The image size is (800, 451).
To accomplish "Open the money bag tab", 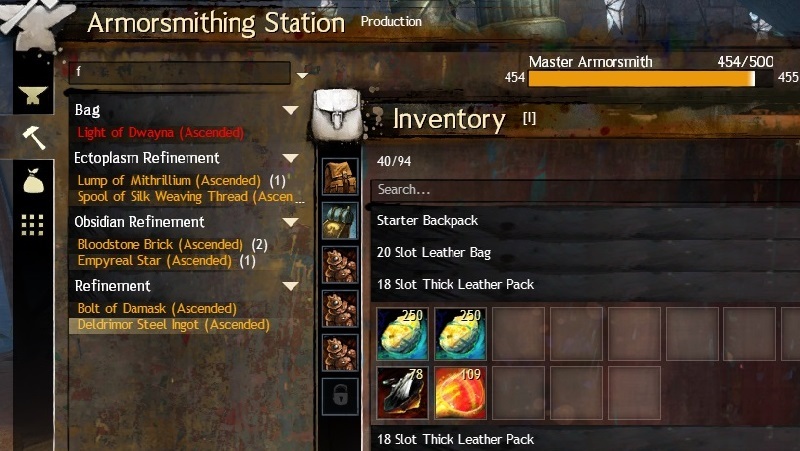I will click(32, 179).
